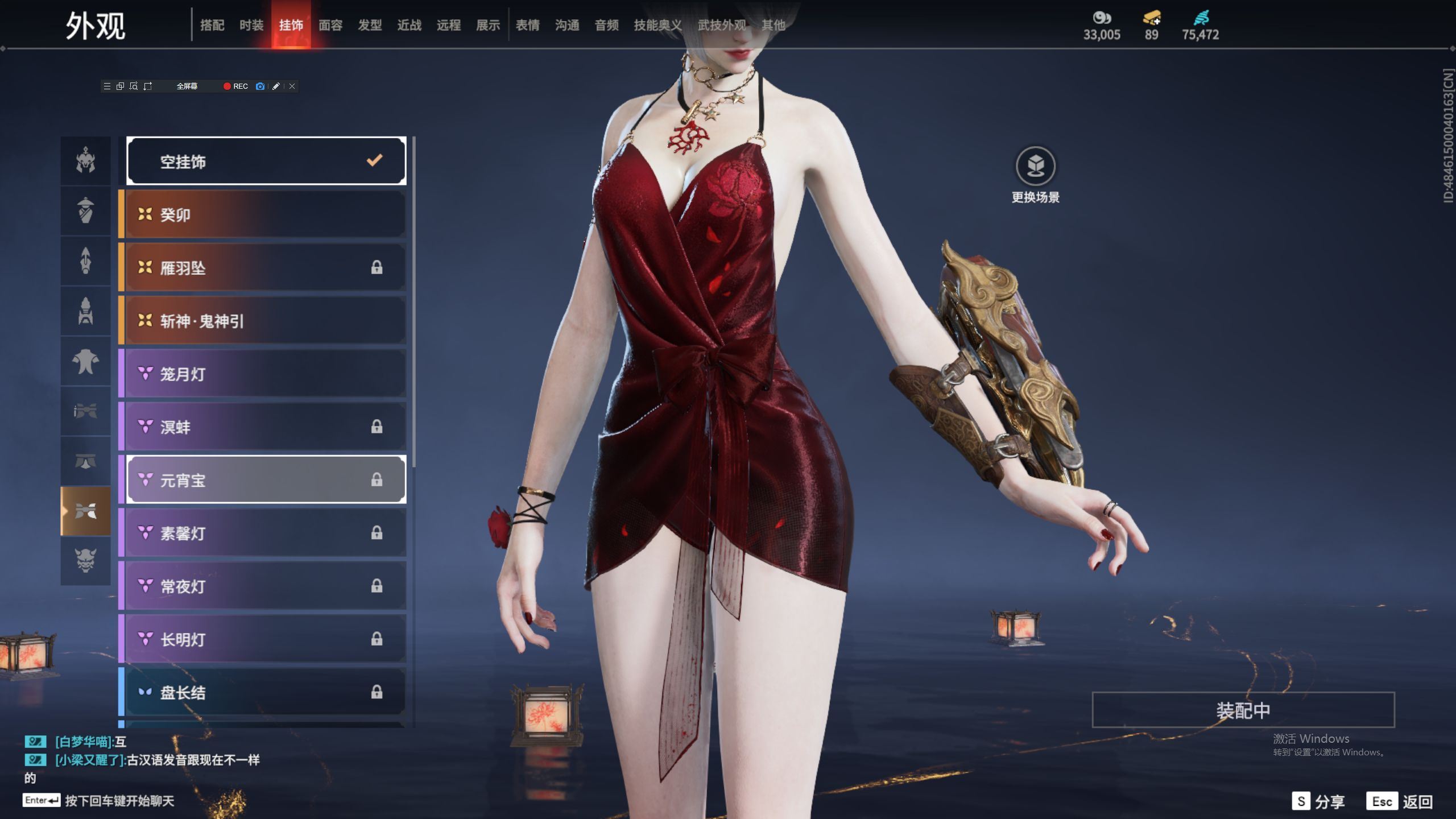Select the 长明灯 accessory

point(266,639)
